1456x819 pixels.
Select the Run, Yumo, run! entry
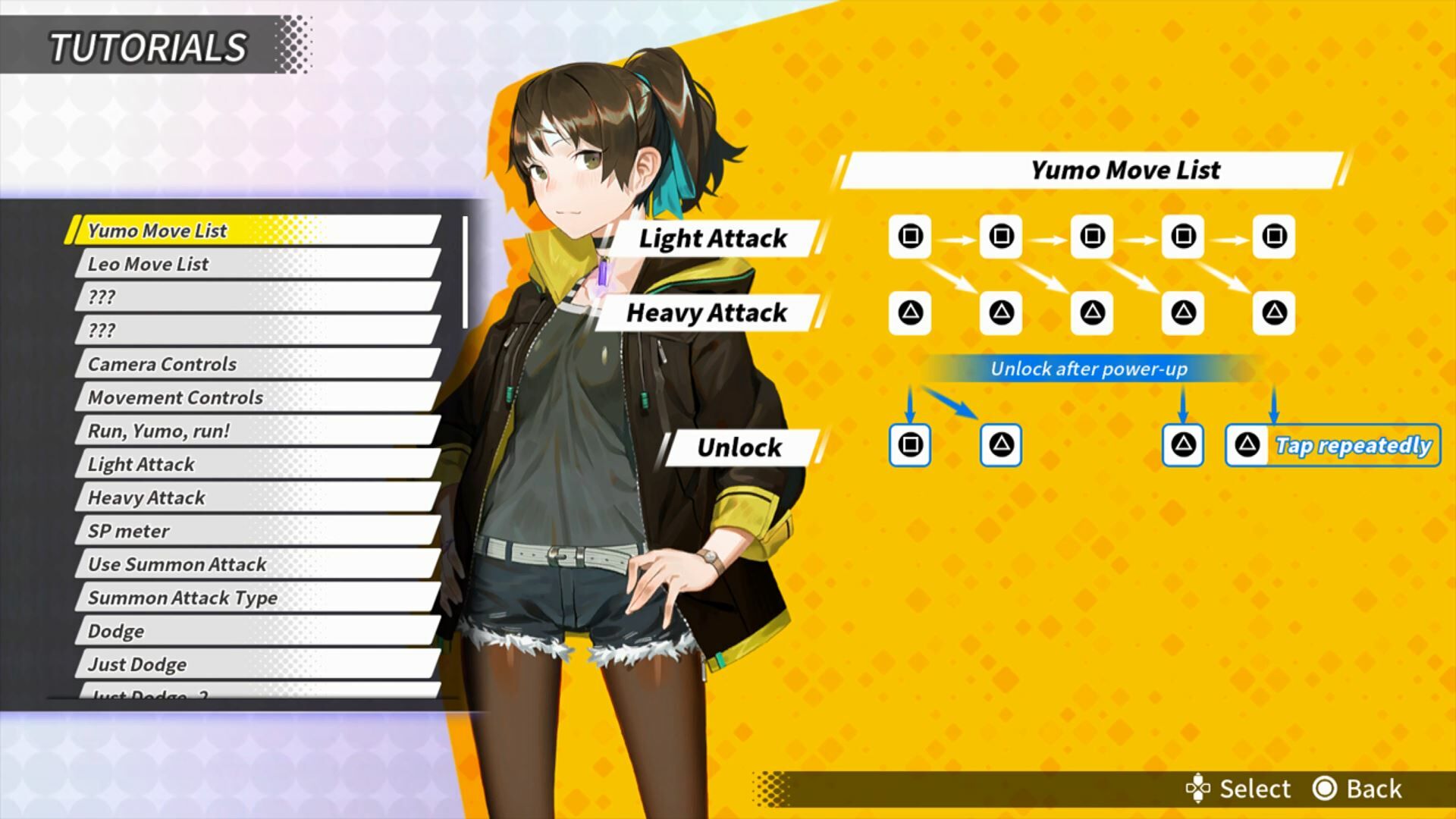[x=256, y=431]
